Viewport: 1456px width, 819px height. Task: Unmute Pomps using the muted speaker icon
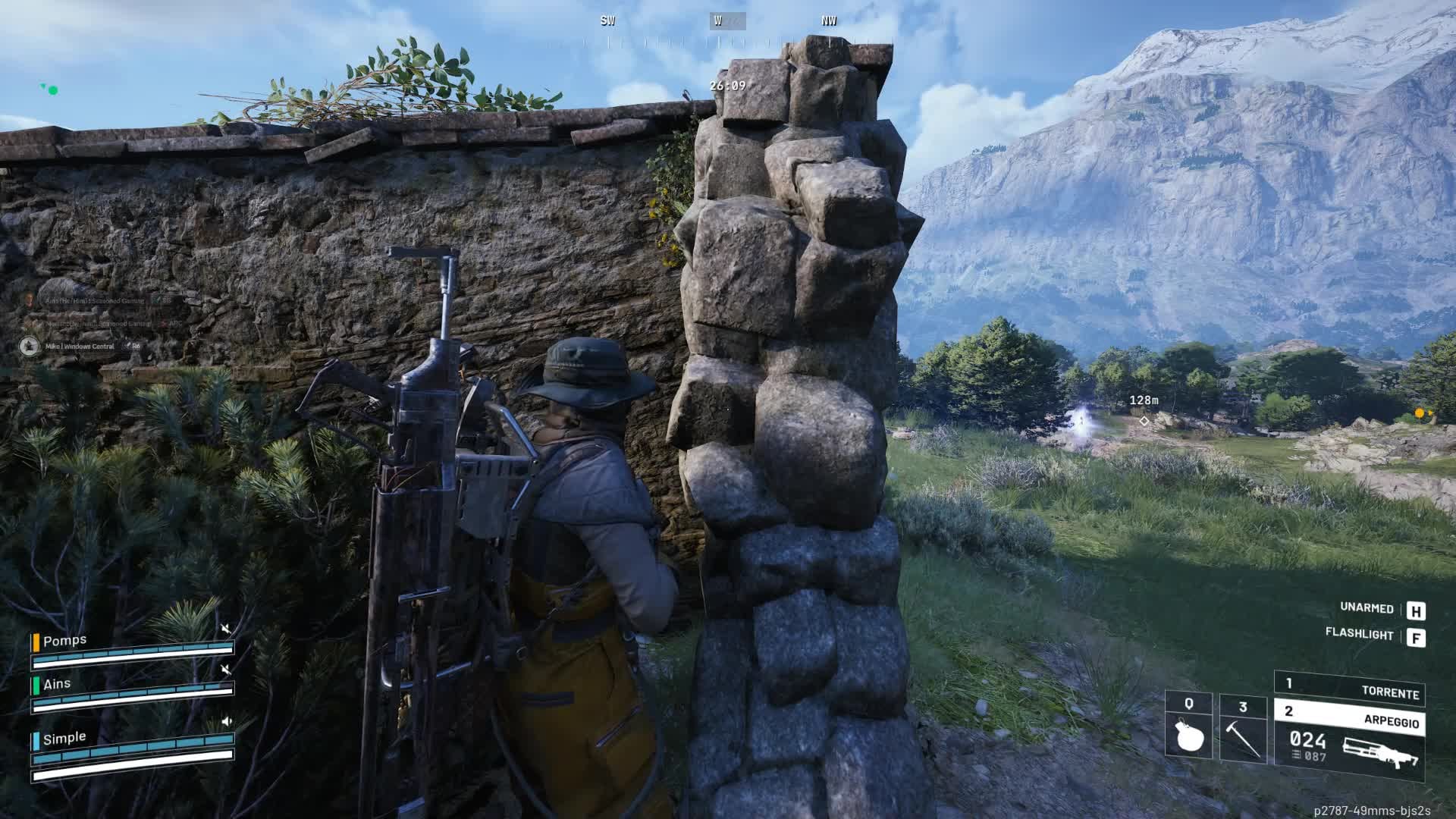pos(225,629)
